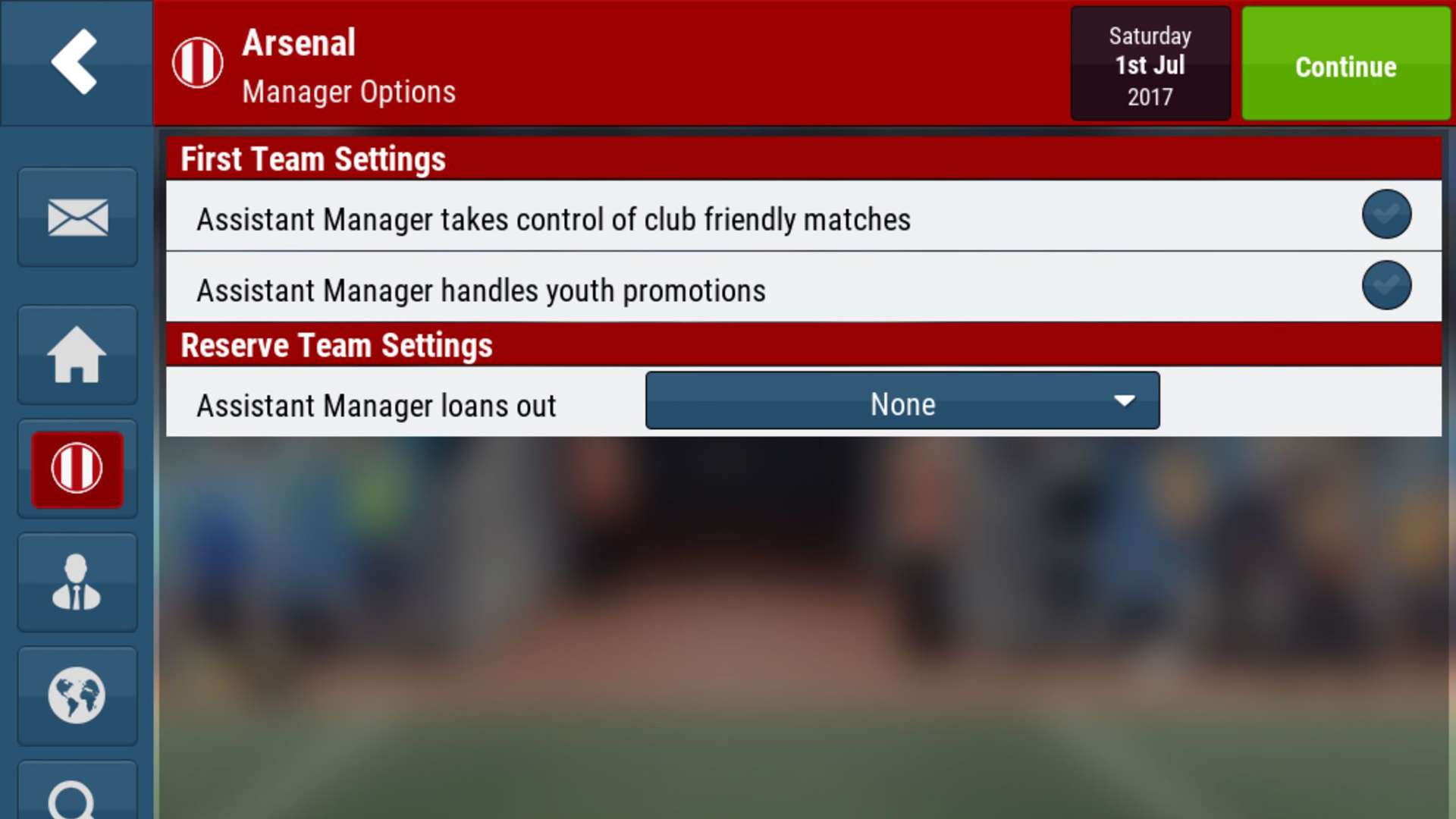This screenshot has height=819, width=1456.
Task: Click the Arsenal crest in the header
Action: pyautogui.click(x=197, y=61)
